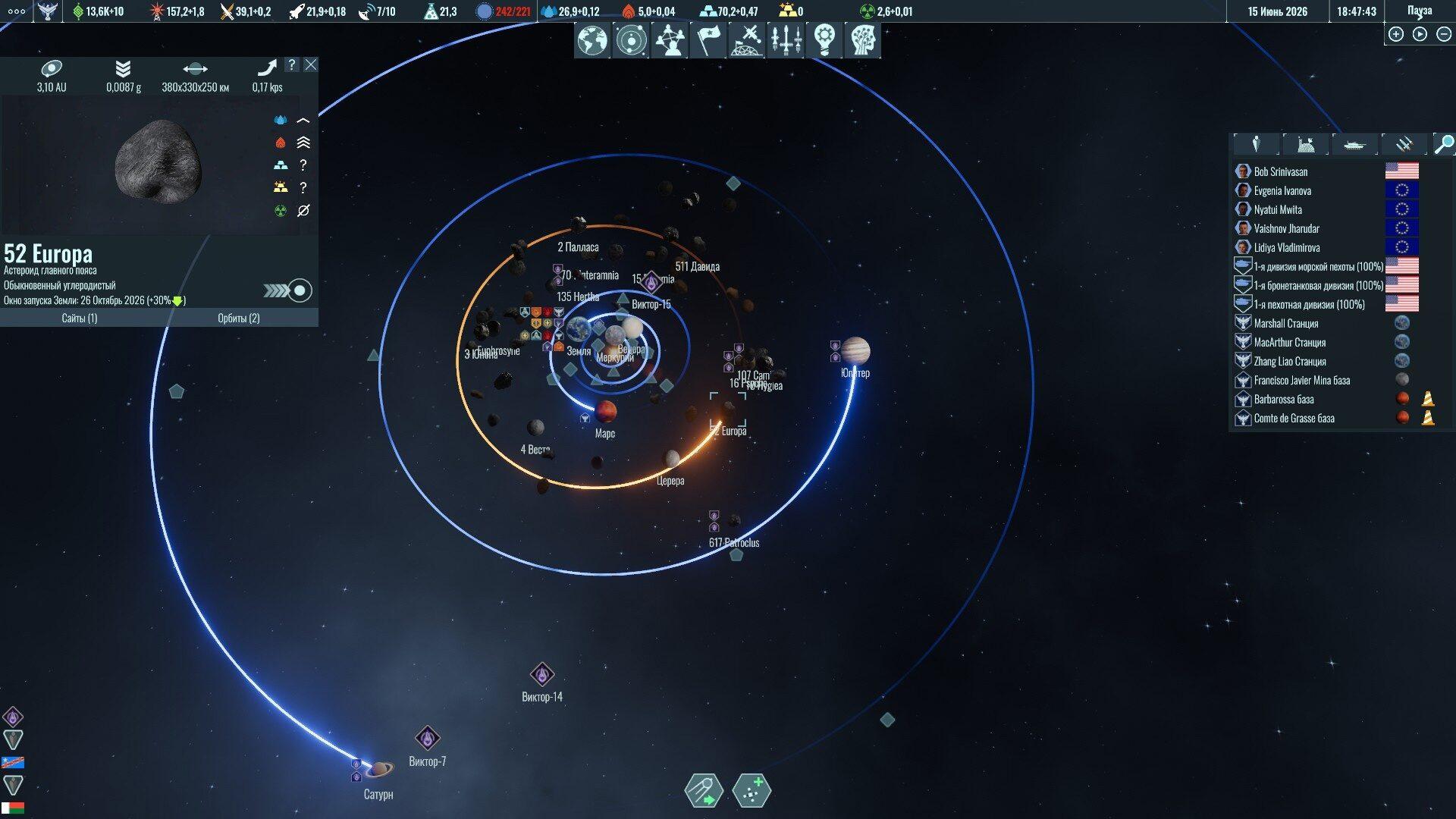Increase game speed with the plus button

[1396, 34]
